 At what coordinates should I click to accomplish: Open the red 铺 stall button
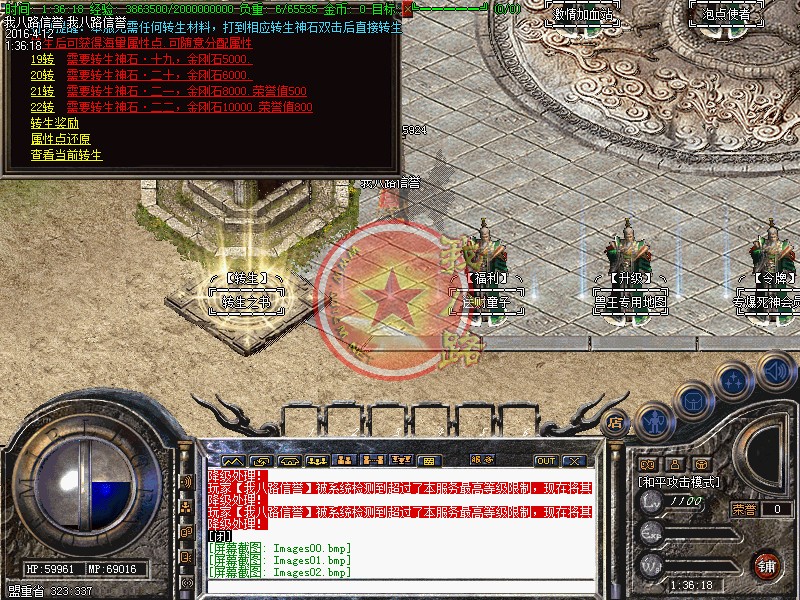[767, 564]
